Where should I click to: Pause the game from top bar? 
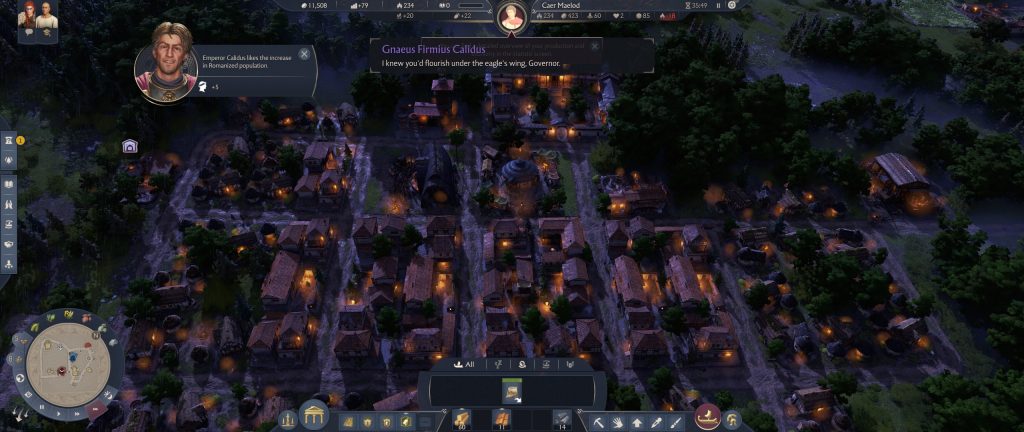coord(718,5)
